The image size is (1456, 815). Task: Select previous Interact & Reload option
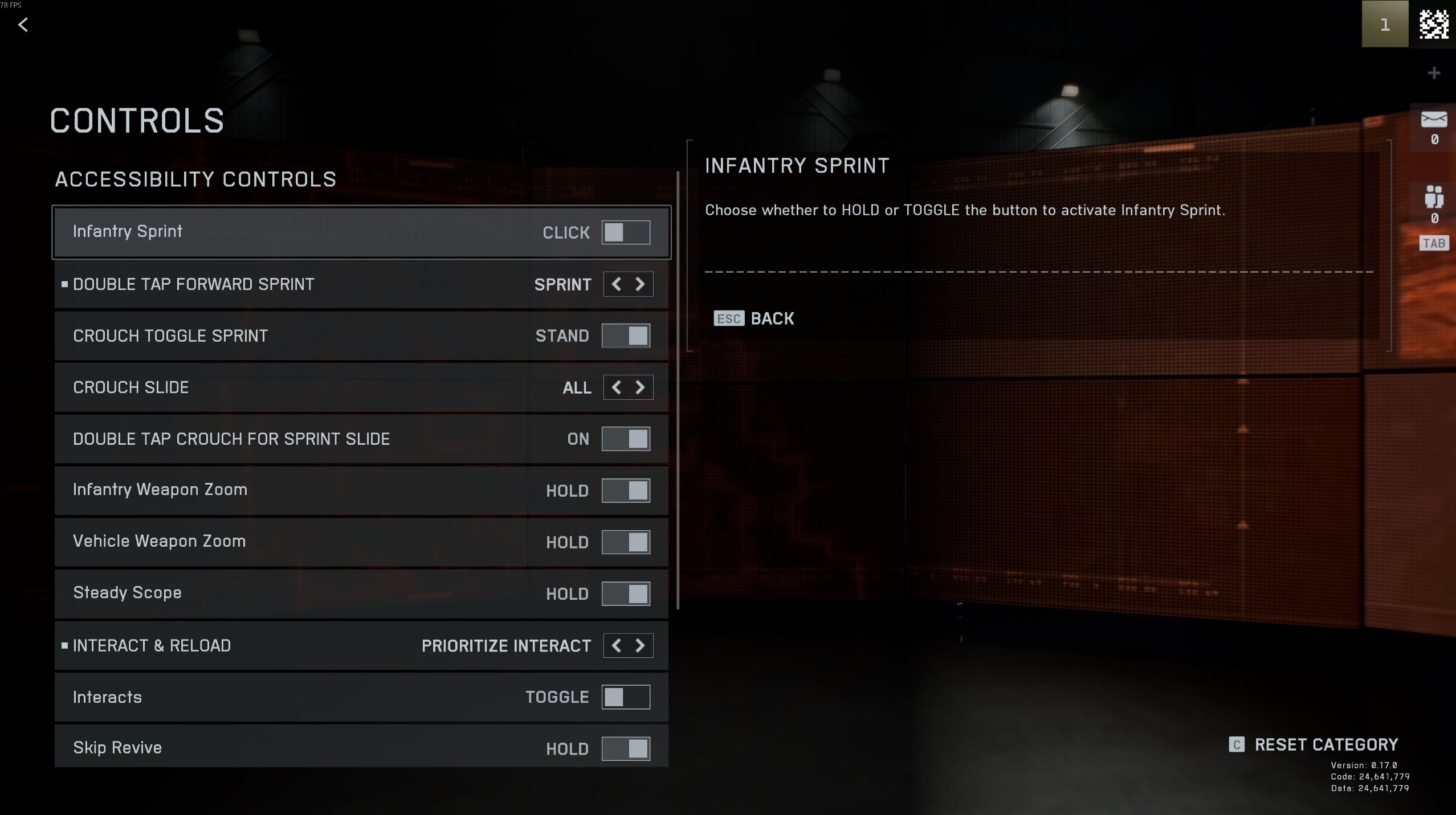click(x=616, y=646)
